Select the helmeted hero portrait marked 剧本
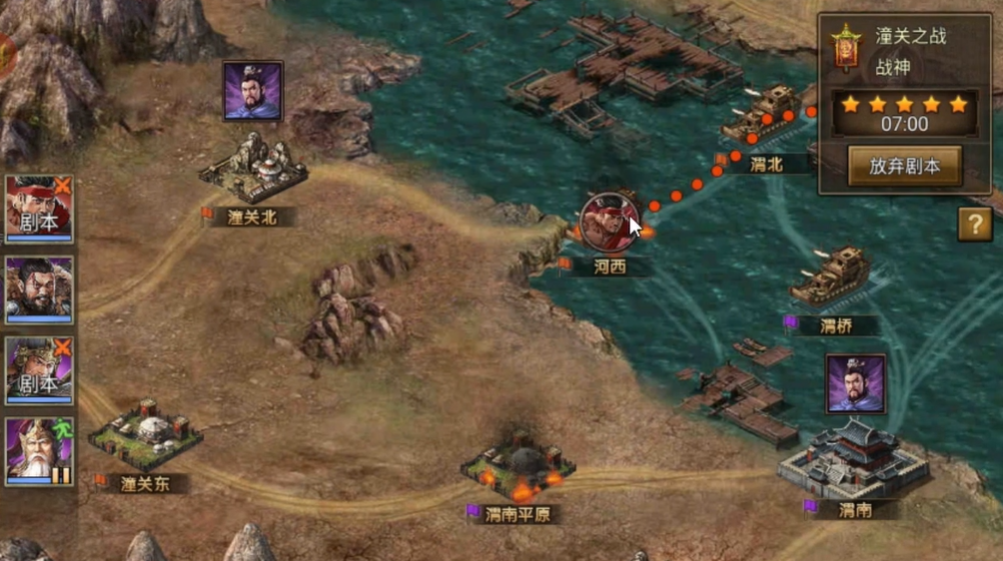The image size is (1003, 561). coord(39,369)
